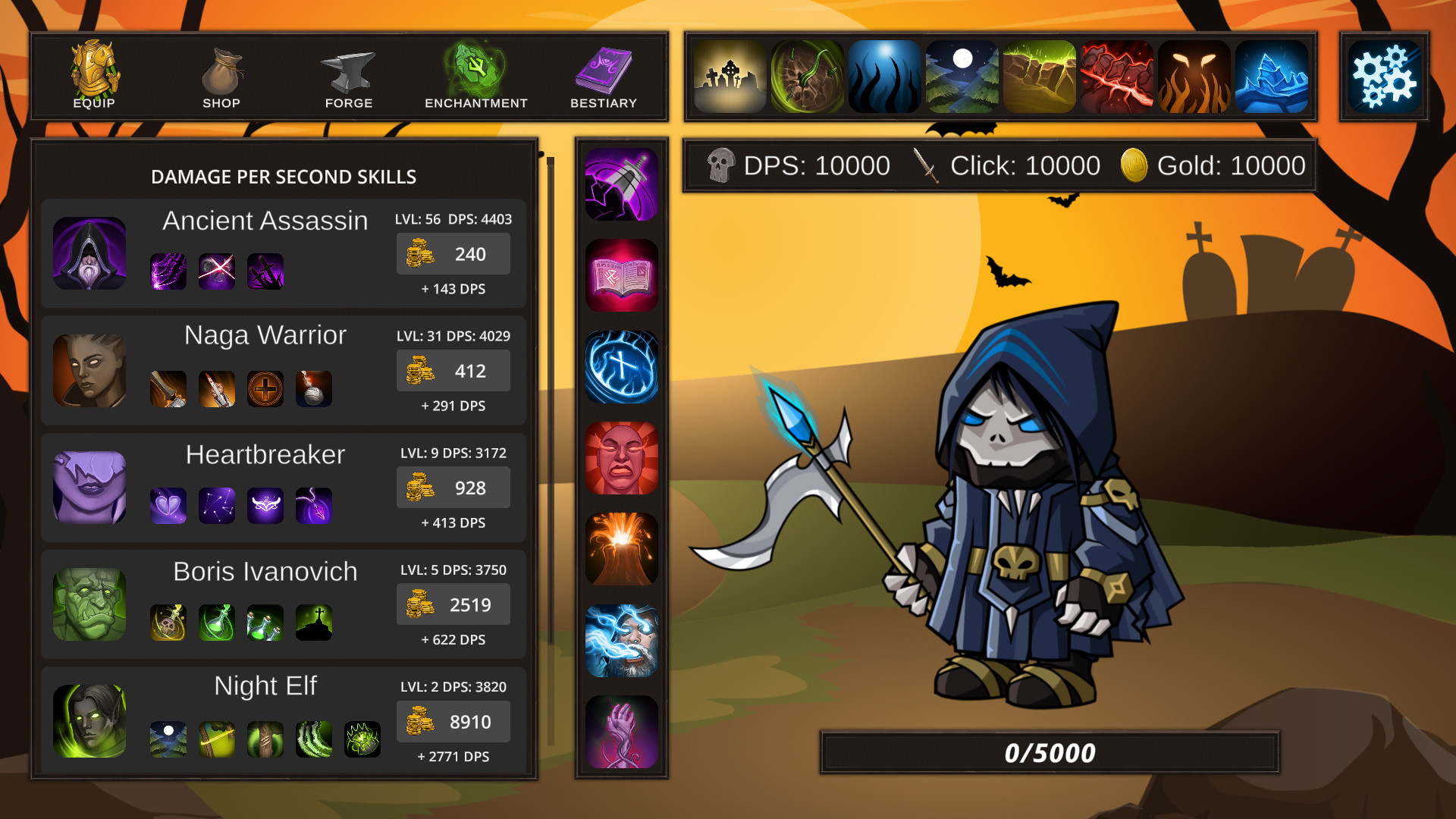Viewport: 1456px width, 819px height.
Task: Use the spellbook skill in the skill bar
Action: tap(621, 275)
